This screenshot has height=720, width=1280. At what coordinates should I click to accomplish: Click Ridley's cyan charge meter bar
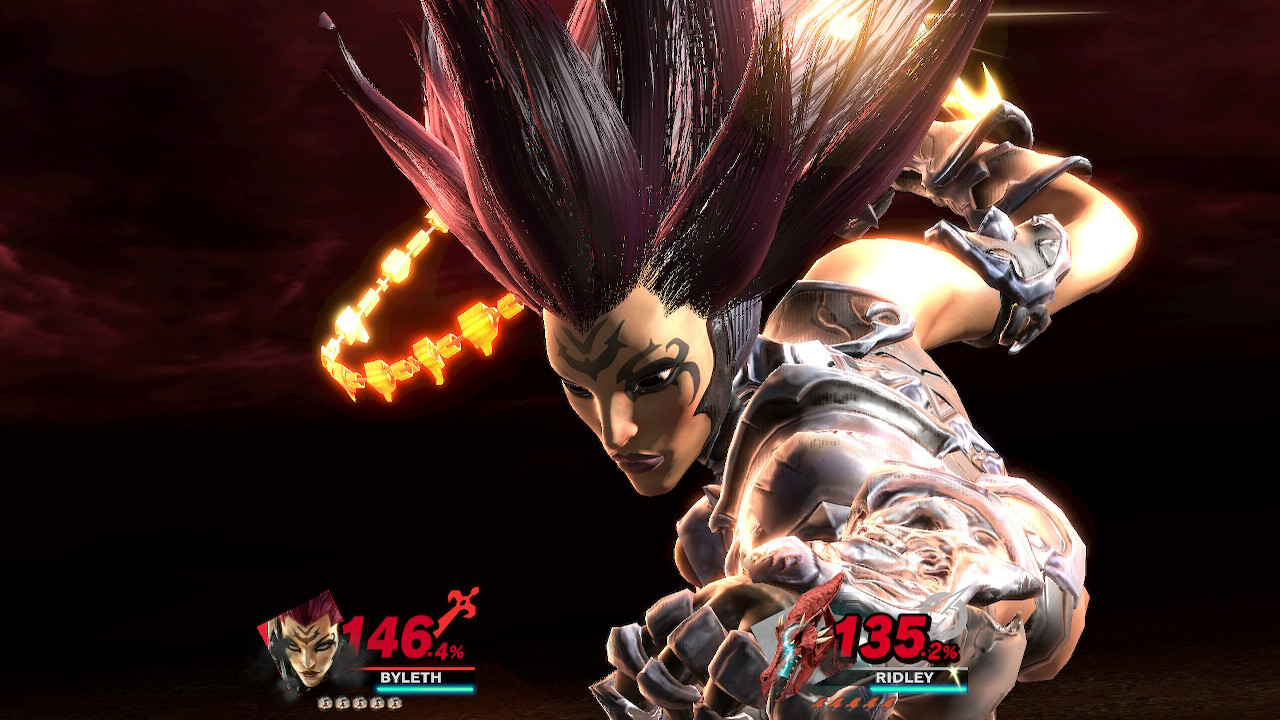(919, 689)
